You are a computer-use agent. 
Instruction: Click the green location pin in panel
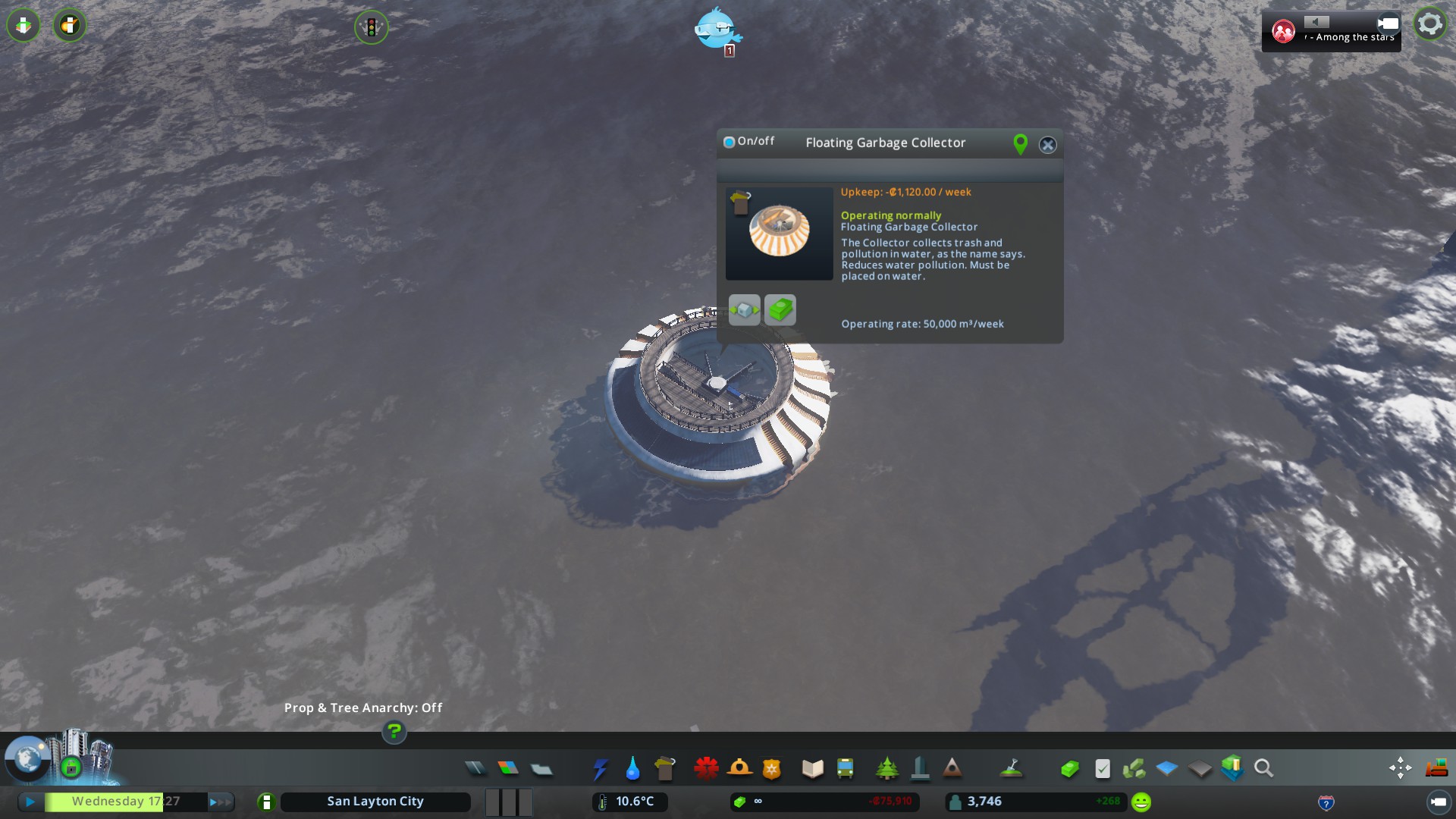point(1020,144)
